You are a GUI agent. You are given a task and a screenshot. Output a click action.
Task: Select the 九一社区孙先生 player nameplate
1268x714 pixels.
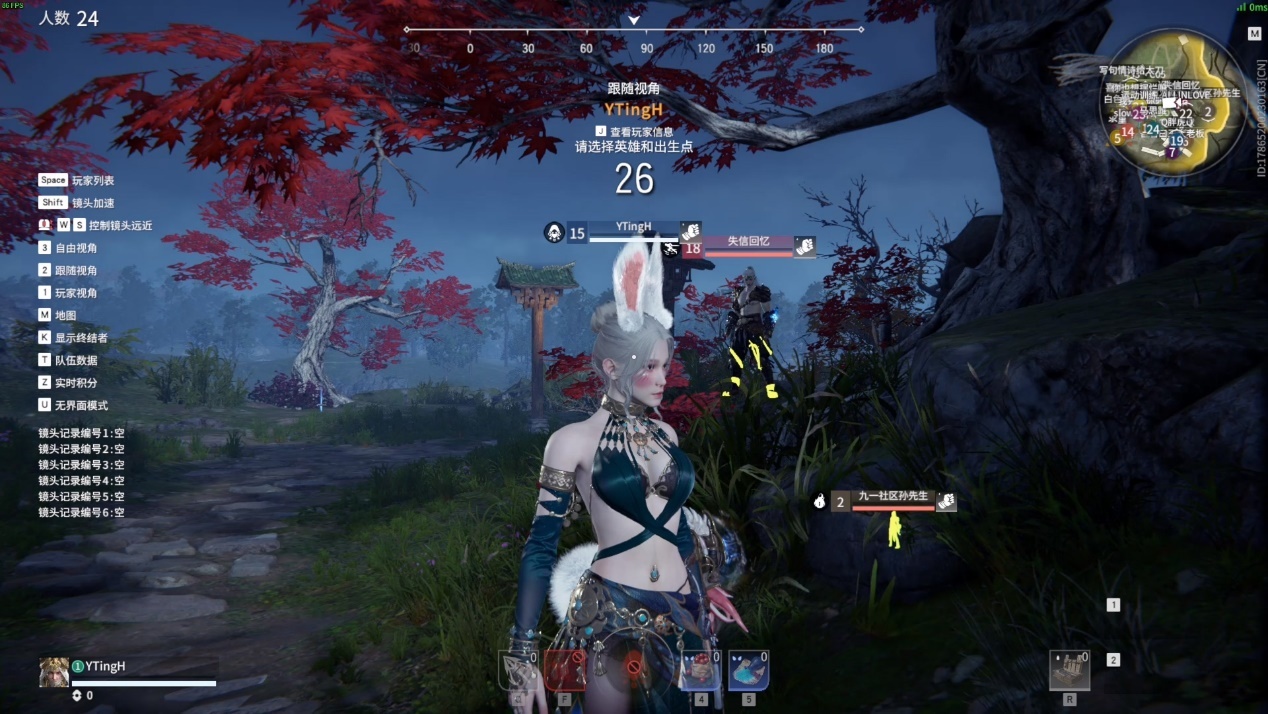coord(893,496)
